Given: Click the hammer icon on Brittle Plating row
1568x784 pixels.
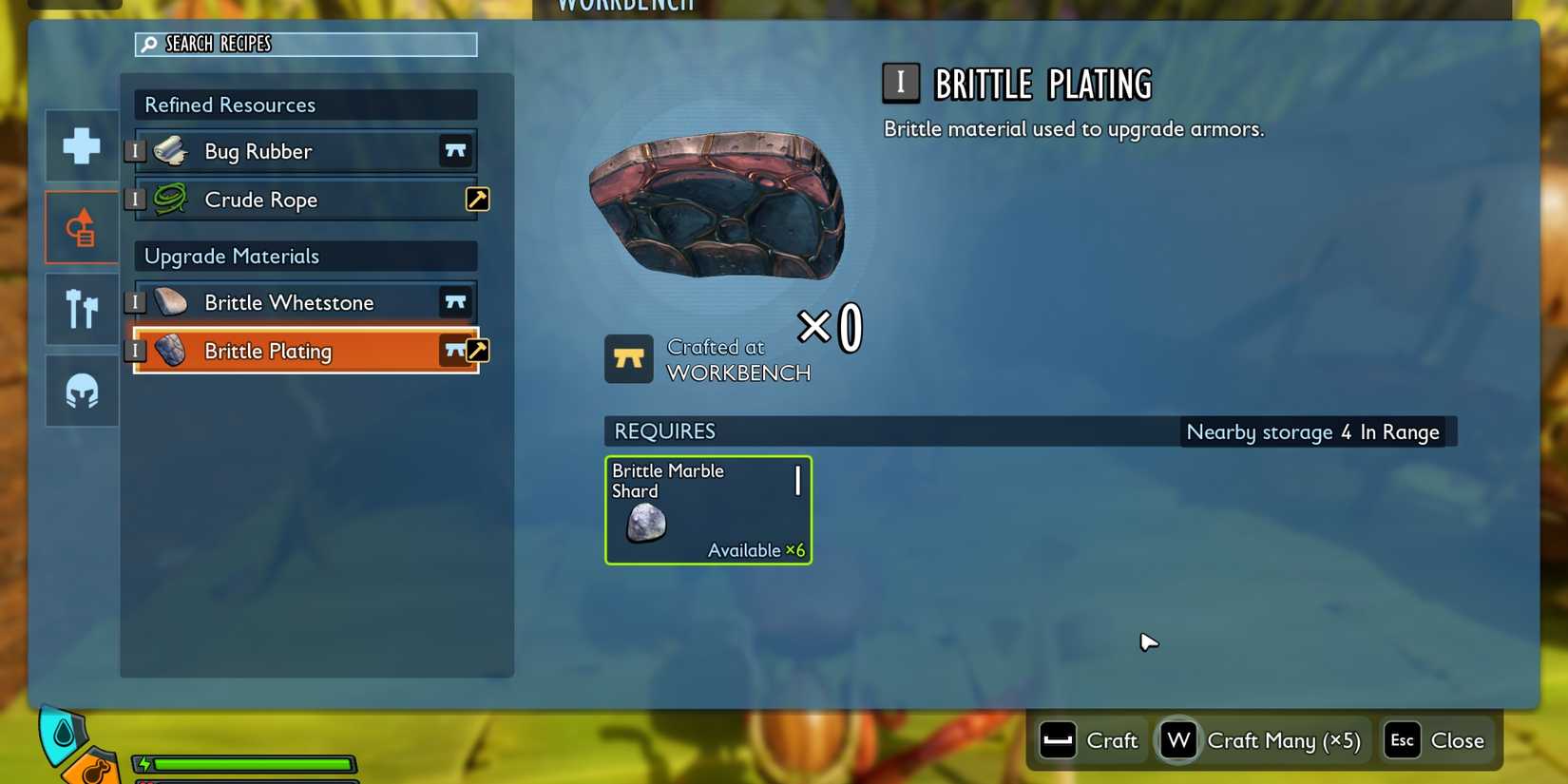Looking at the screenshot, I should (x=478, y=350).
